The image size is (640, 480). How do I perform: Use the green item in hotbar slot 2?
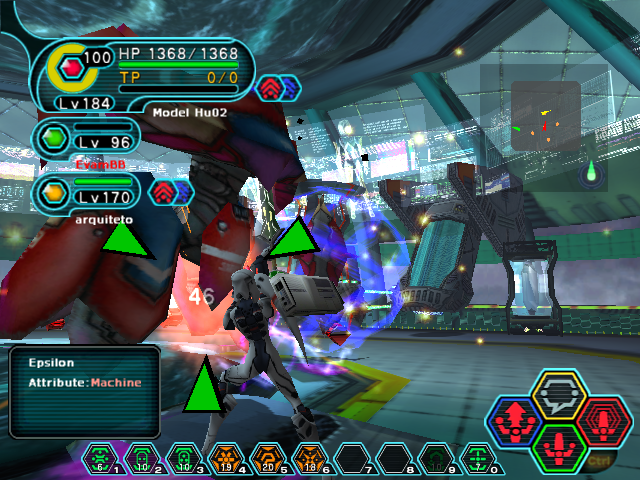[140, 459]
